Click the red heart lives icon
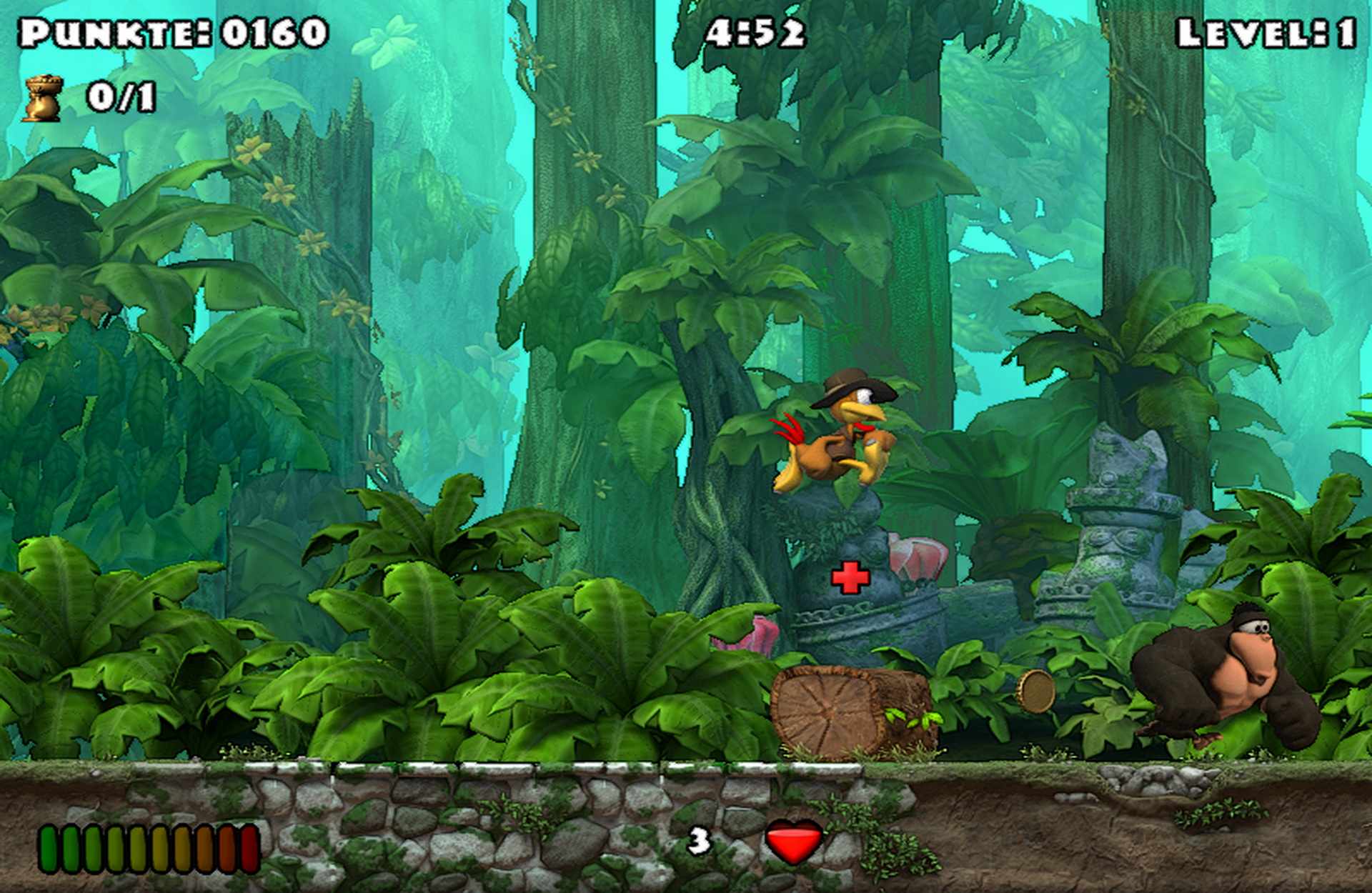Screen dimensions: 1372x893 point(794,841)
